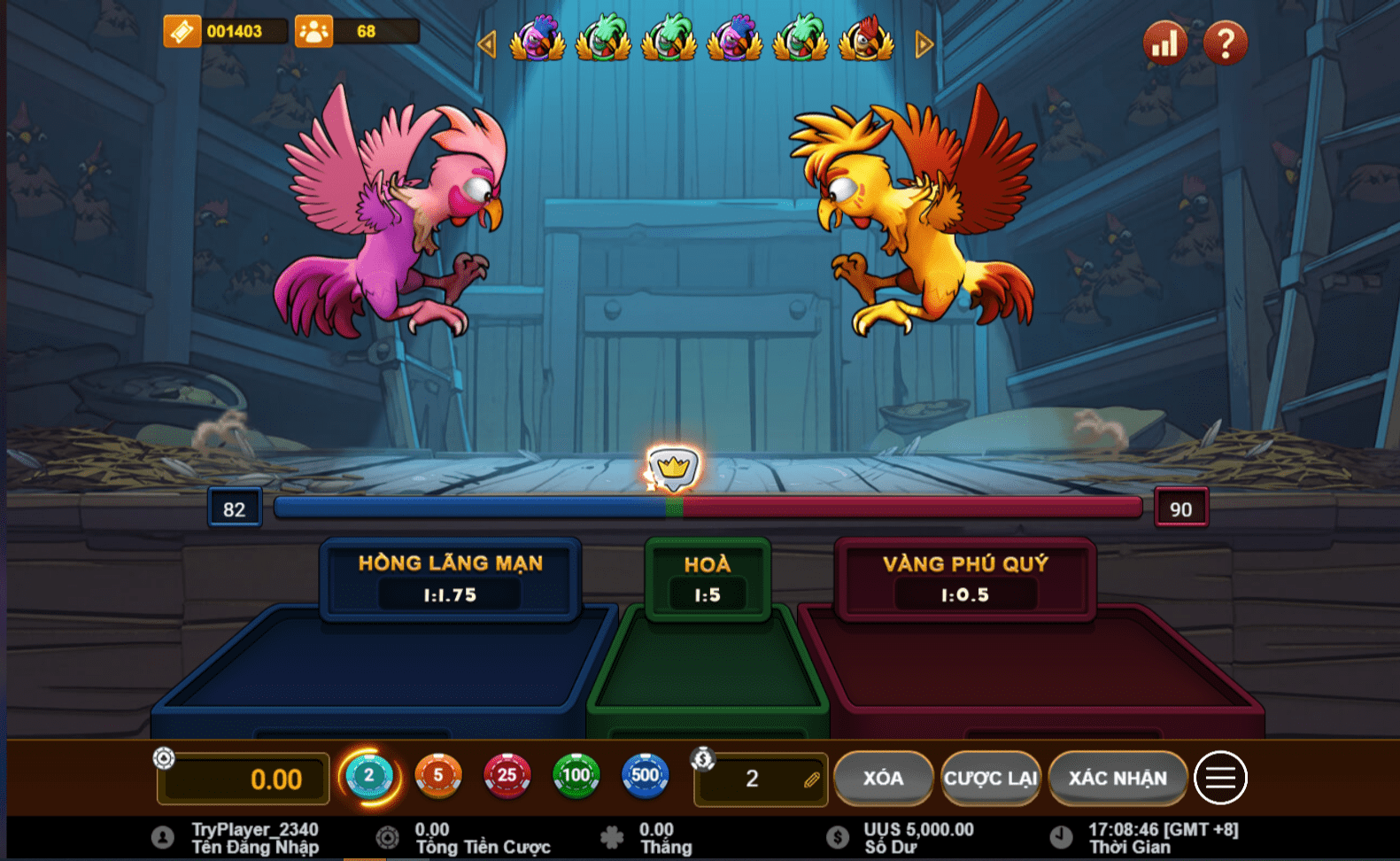Show next results with right arrow
The image size is (1400, 861).
pyautogui.click(x=924, y=43)
